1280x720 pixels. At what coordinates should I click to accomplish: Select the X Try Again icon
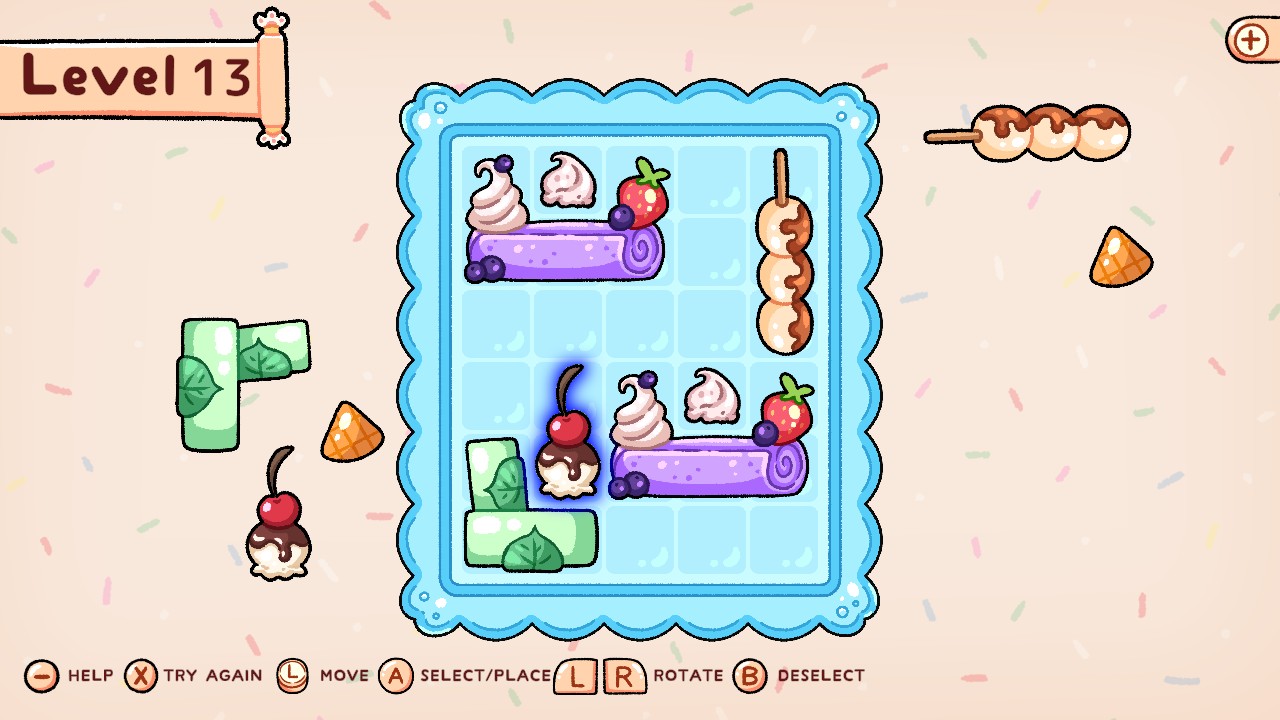pyautogui.click(x=140, y=675)
